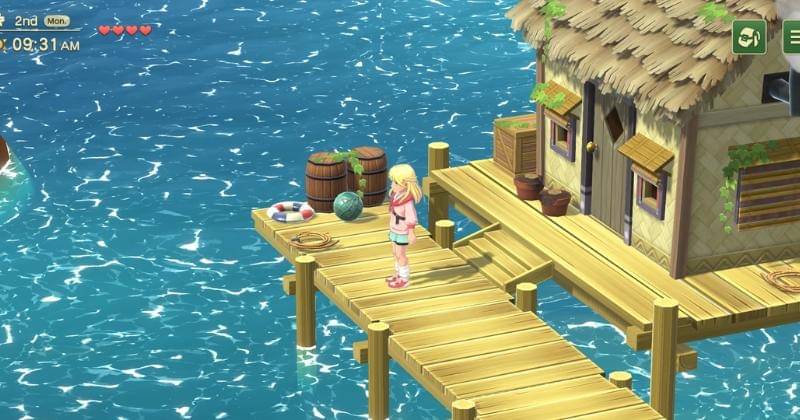Open the three-line main menu button
The image size is (800, 420).
(x=791, y=37)
